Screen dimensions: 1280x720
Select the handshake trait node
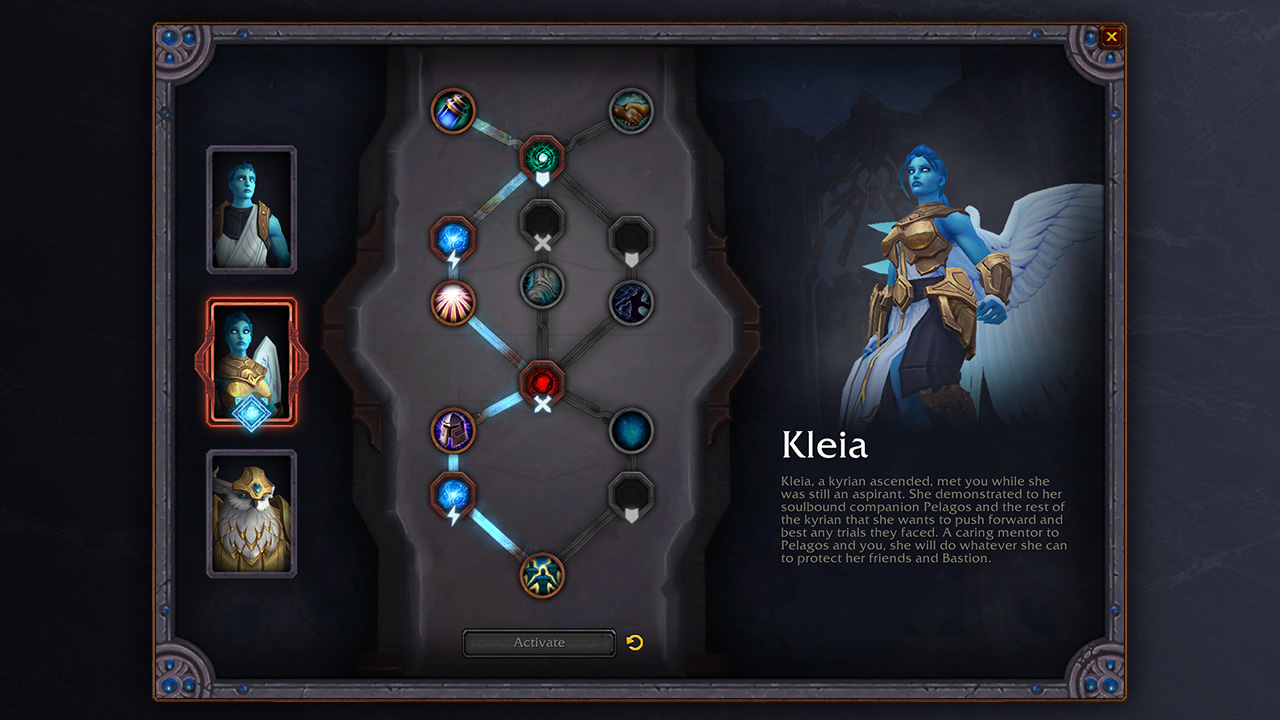(x=631, y=110)
